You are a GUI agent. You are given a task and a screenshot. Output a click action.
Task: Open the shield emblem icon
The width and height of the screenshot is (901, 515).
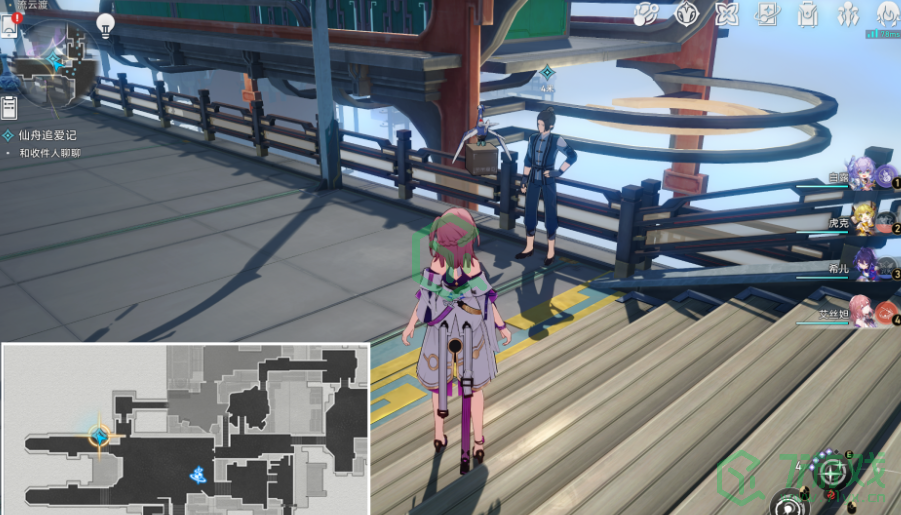(x=686, y=13)
